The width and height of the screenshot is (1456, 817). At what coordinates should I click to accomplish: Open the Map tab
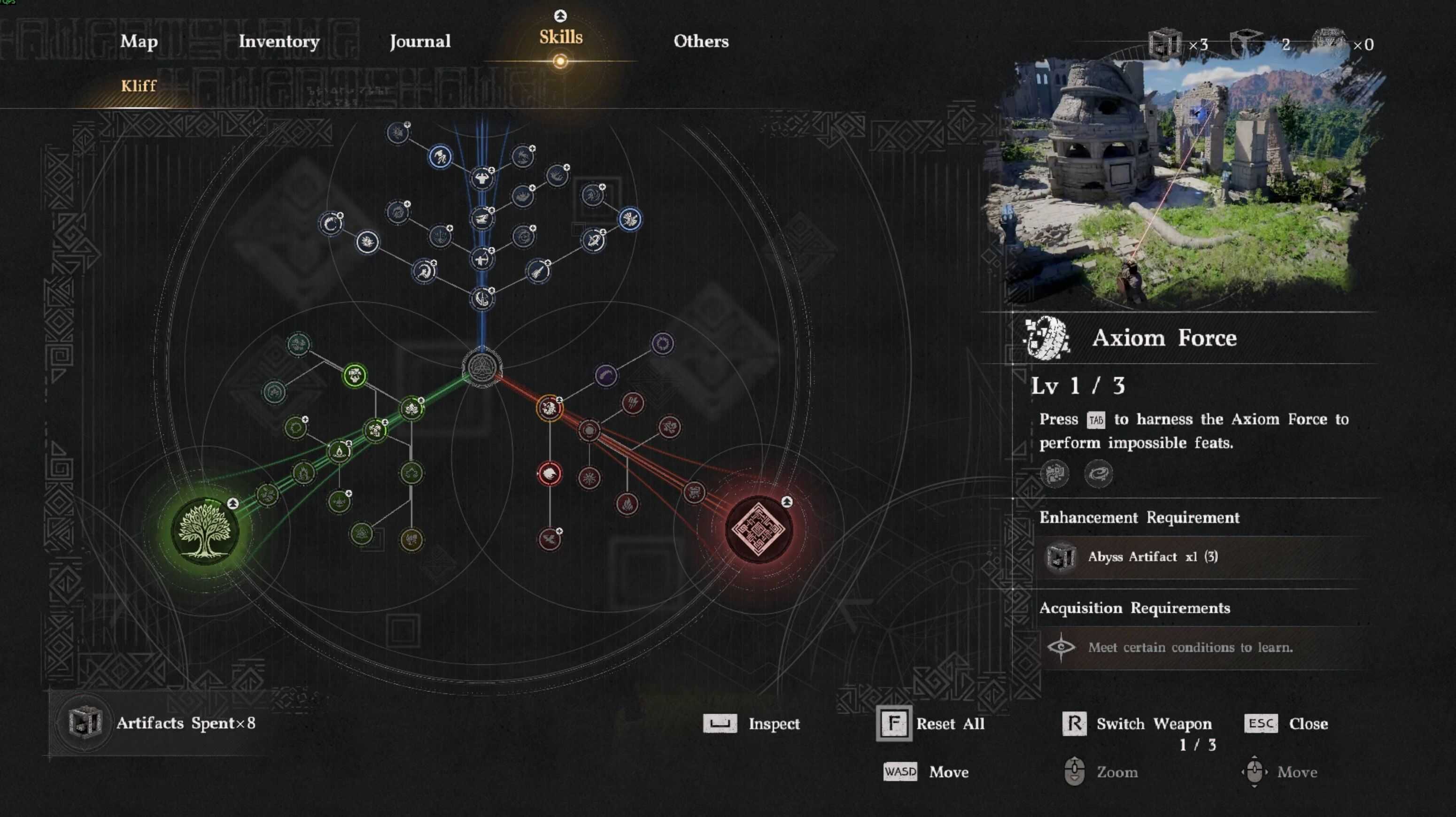pyautogui.click(x=139, y=41)
